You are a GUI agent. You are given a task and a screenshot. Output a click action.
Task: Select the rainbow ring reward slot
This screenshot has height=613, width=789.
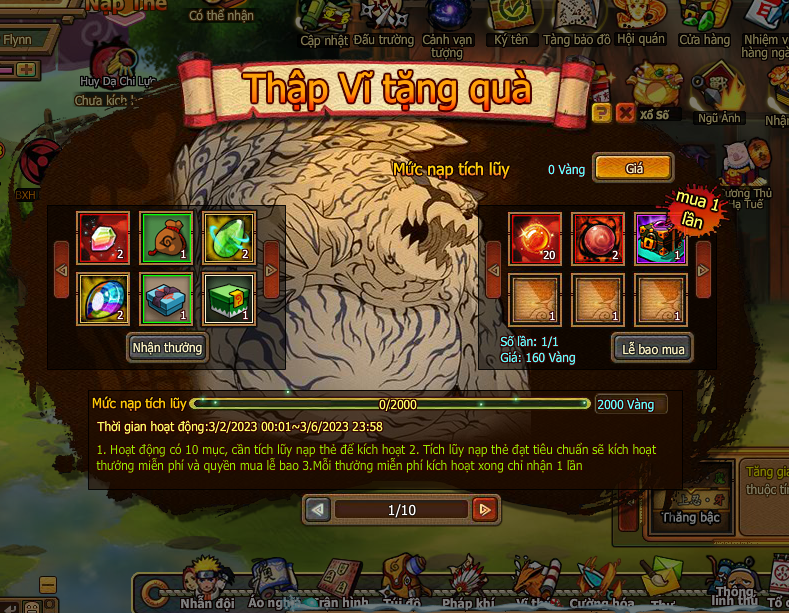(101, 298)
